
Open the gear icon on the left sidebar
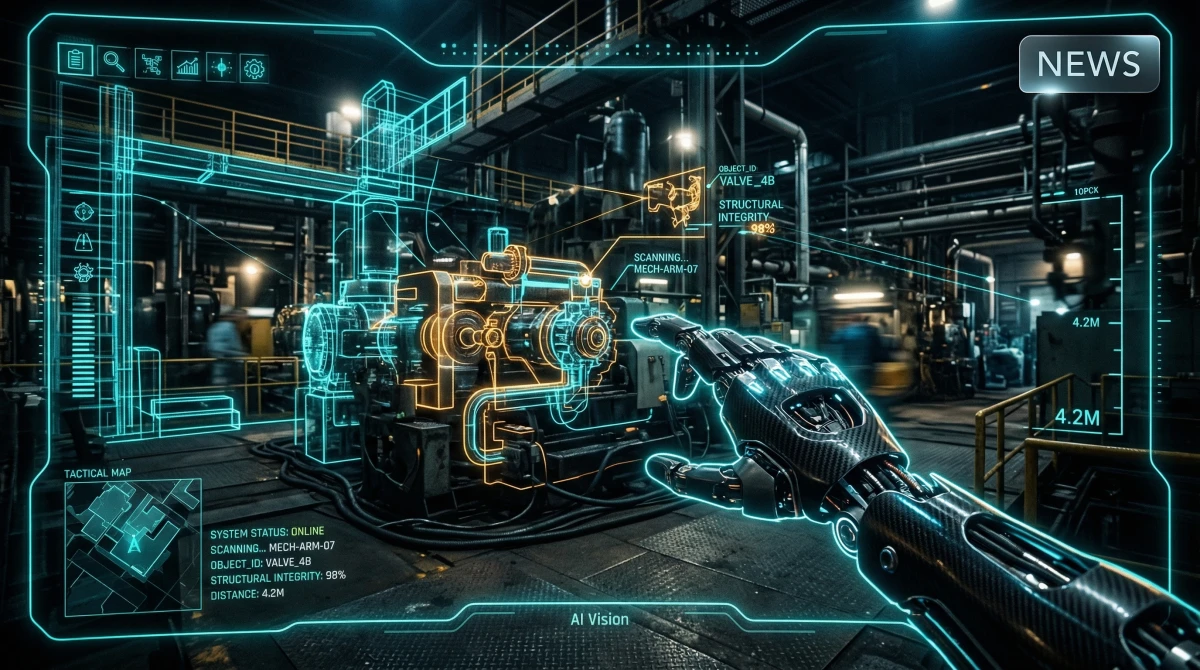tap(84, 272)
